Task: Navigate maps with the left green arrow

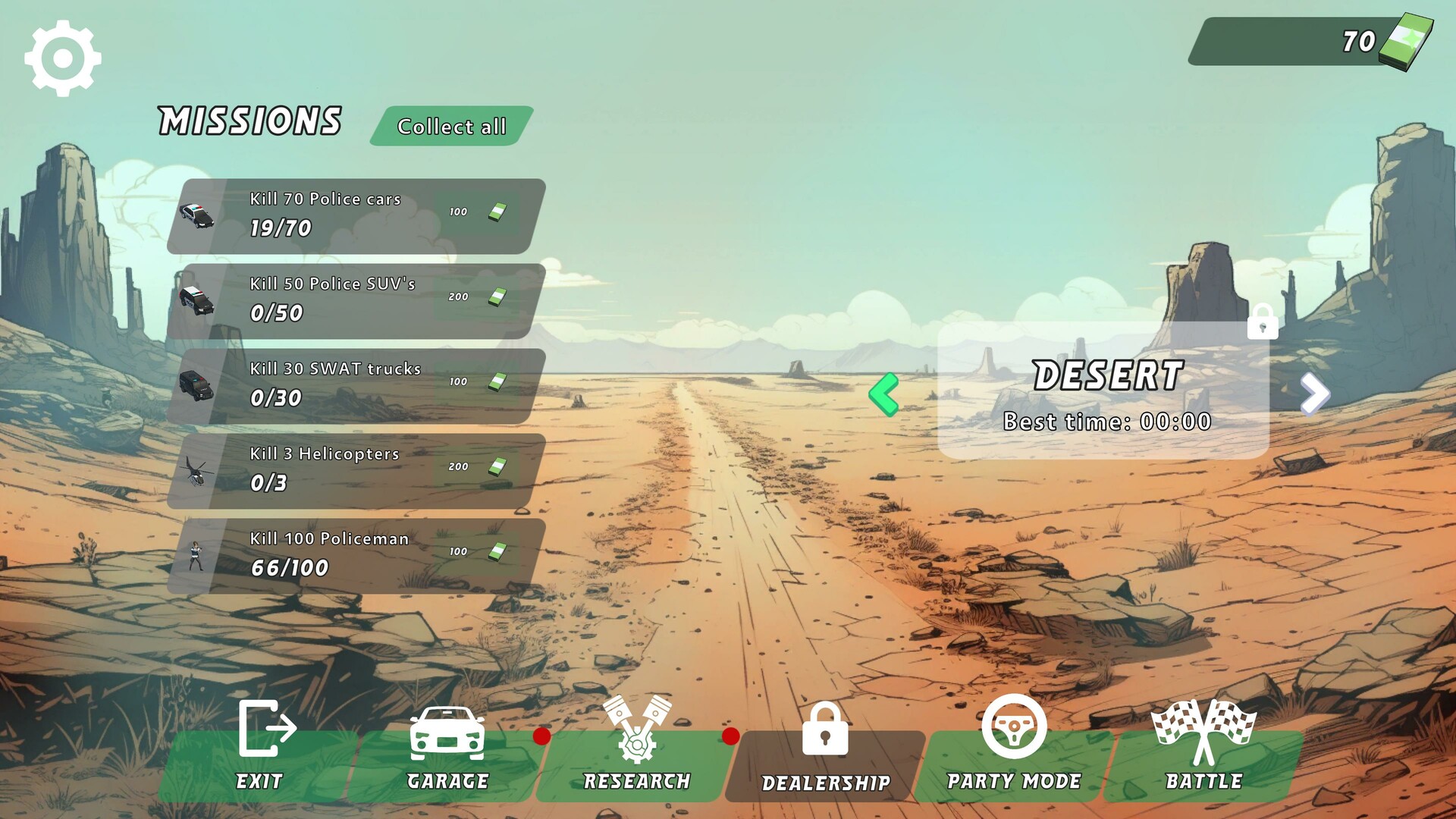Action: 885,394
